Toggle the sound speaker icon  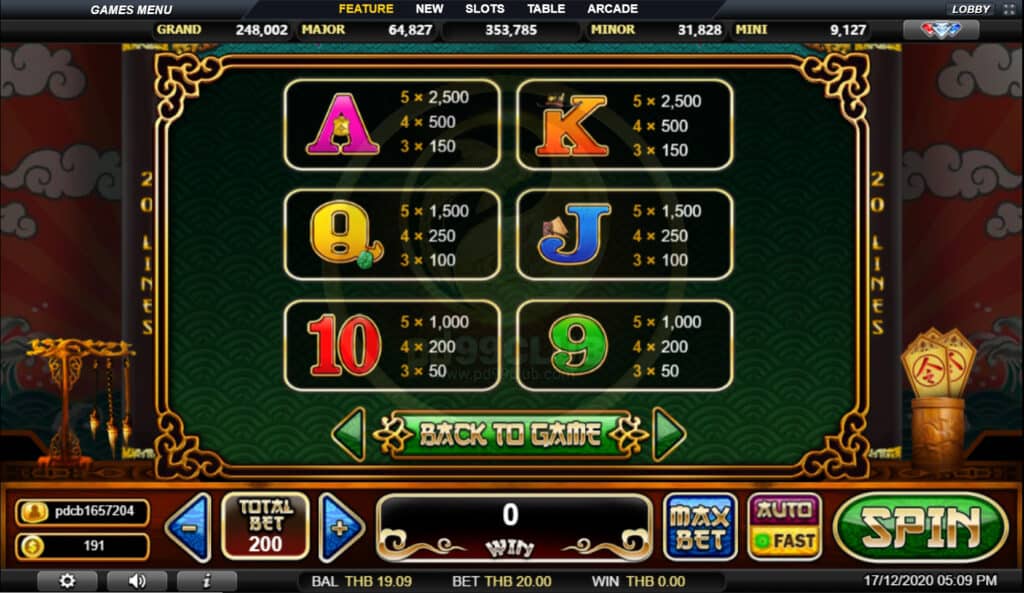point(137,580)
